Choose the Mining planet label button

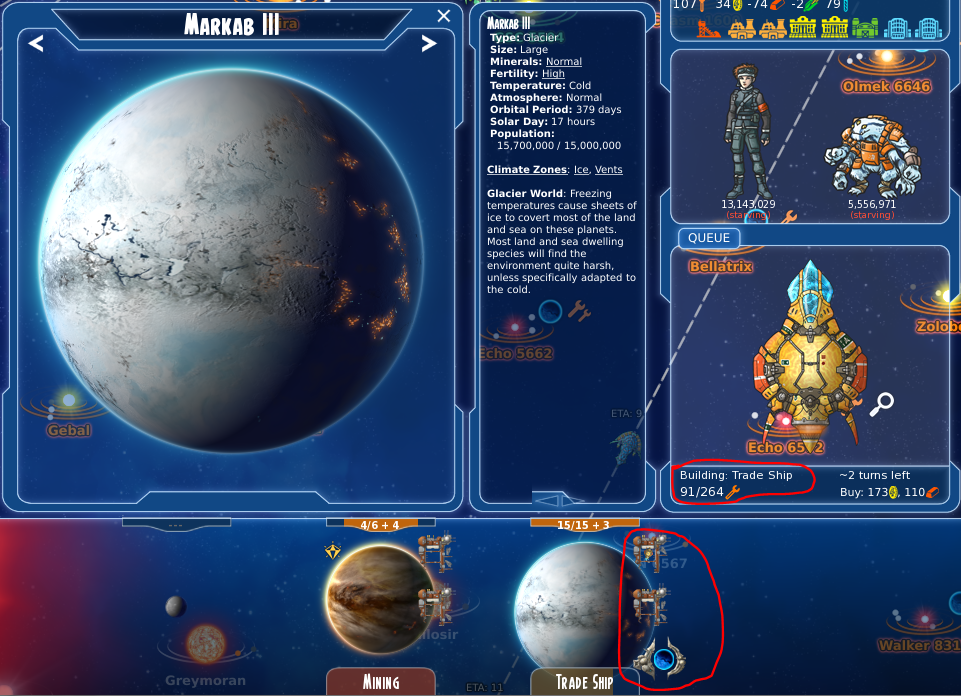tap(380, 682)
